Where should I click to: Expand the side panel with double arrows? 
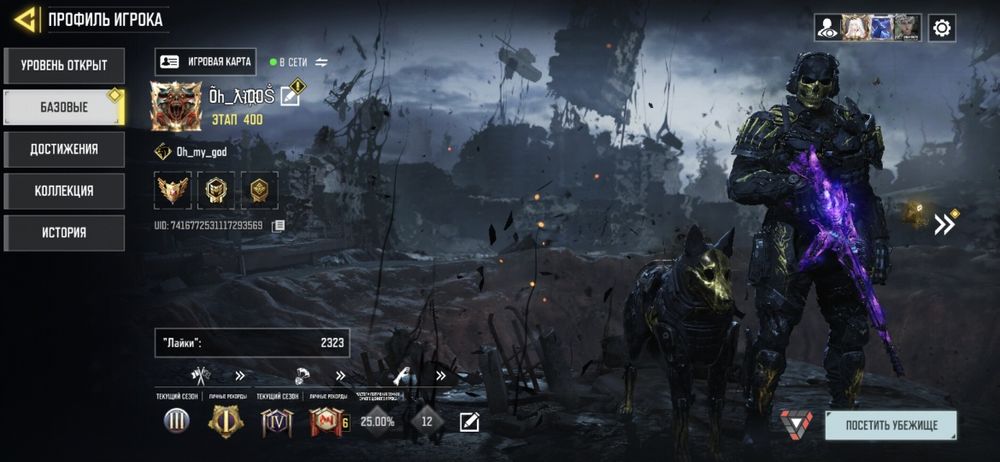pyautogui.click(x=944, y=224)
